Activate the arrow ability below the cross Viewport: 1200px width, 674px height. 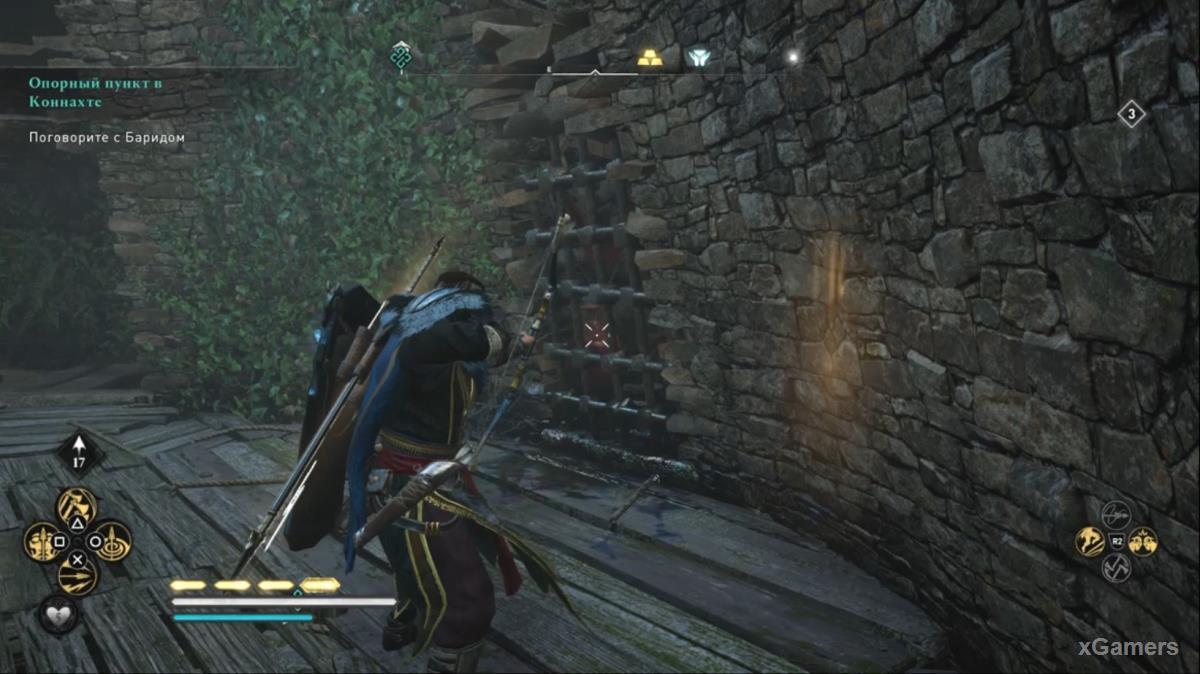click(x=77, y=577)
